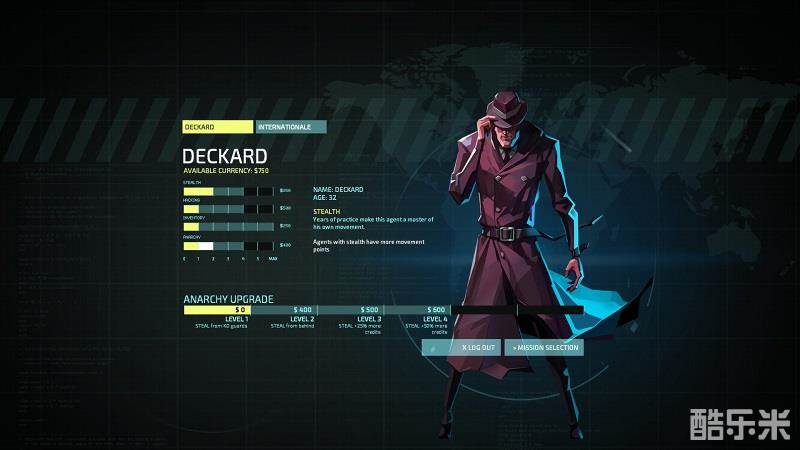The width and height of the screenshot is (800, 450).
Task: Switch to the Internationale agent tab
Action: pos(291,127)
